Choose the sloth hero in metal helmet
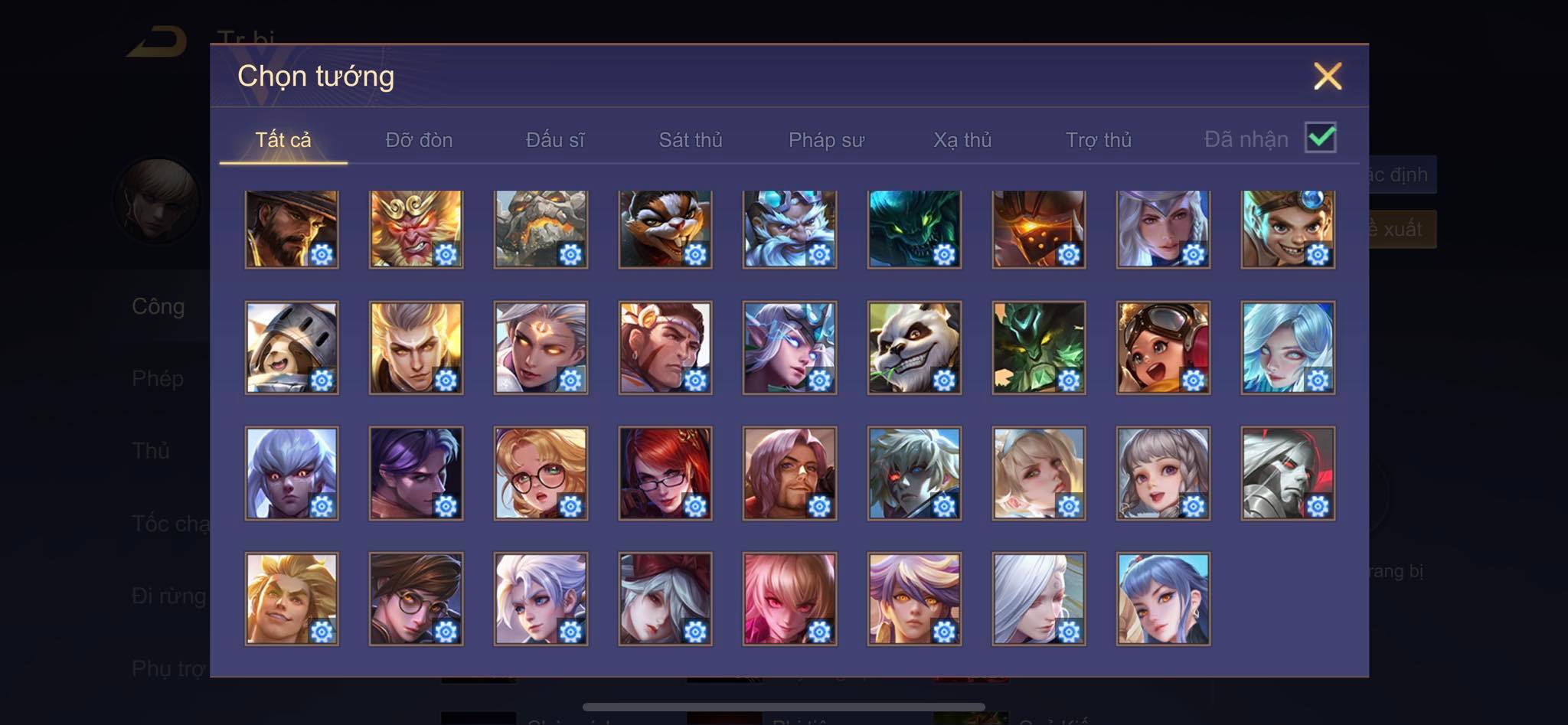The width and height of the screenshot is (1568, 725). tap(292, 348)
